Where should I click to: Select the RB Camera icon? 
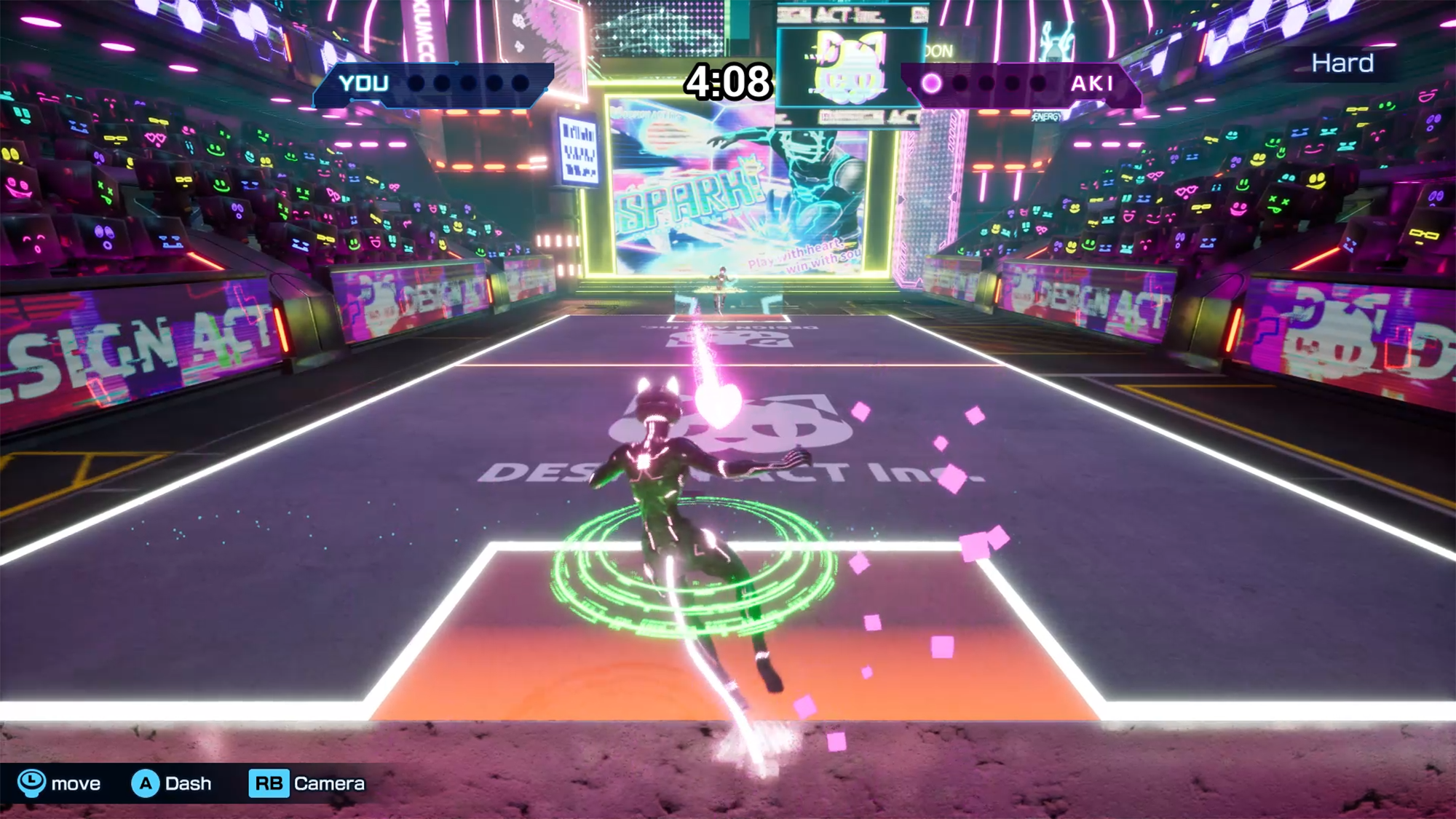click(x=269, y=784)
